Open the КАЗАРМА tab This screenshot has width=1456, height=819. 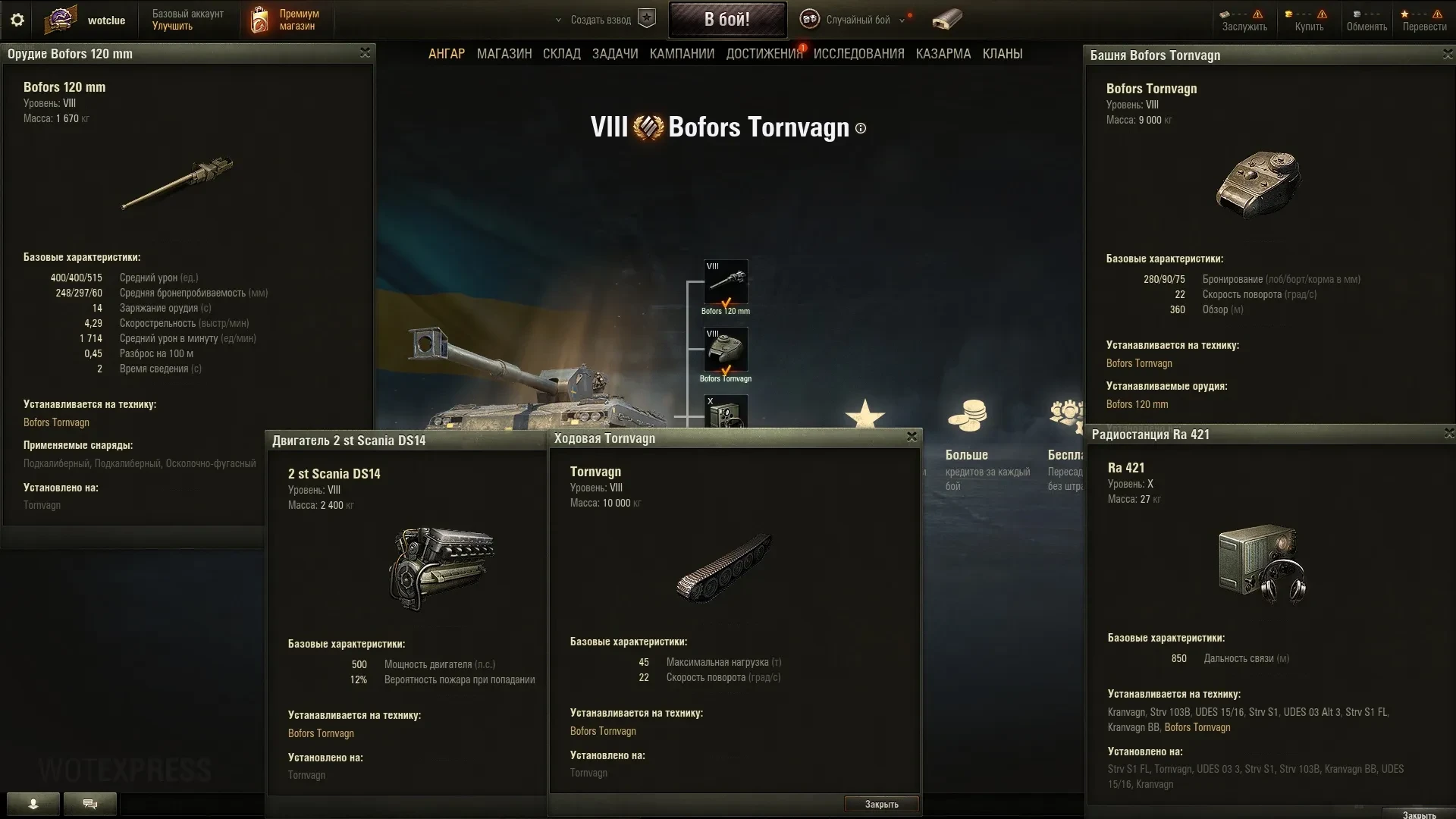tap(943, 54)
